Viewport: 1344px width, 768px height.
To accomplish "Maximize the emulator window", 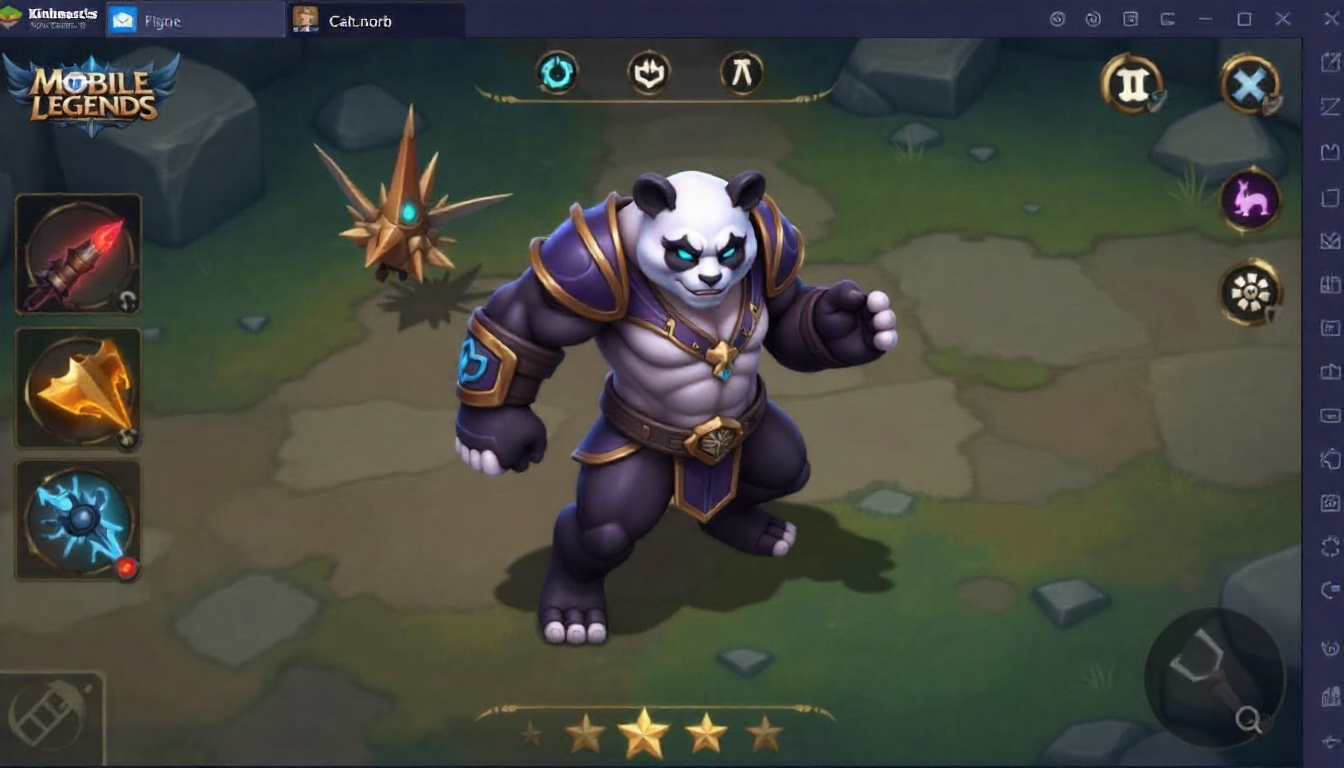I will [1244, 19].
